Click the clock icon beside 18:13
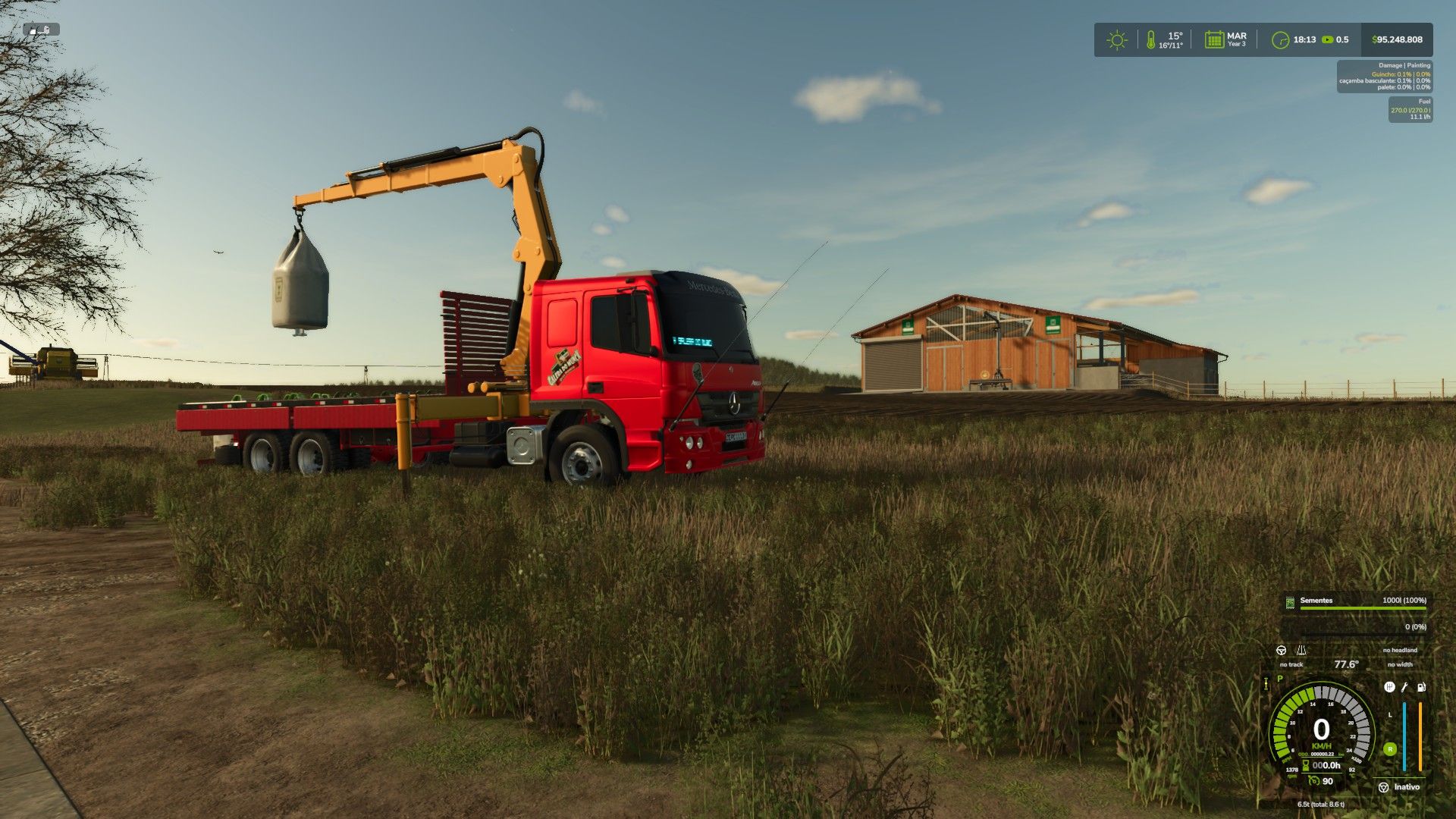1456x819 pixels. pos(1280,40)
